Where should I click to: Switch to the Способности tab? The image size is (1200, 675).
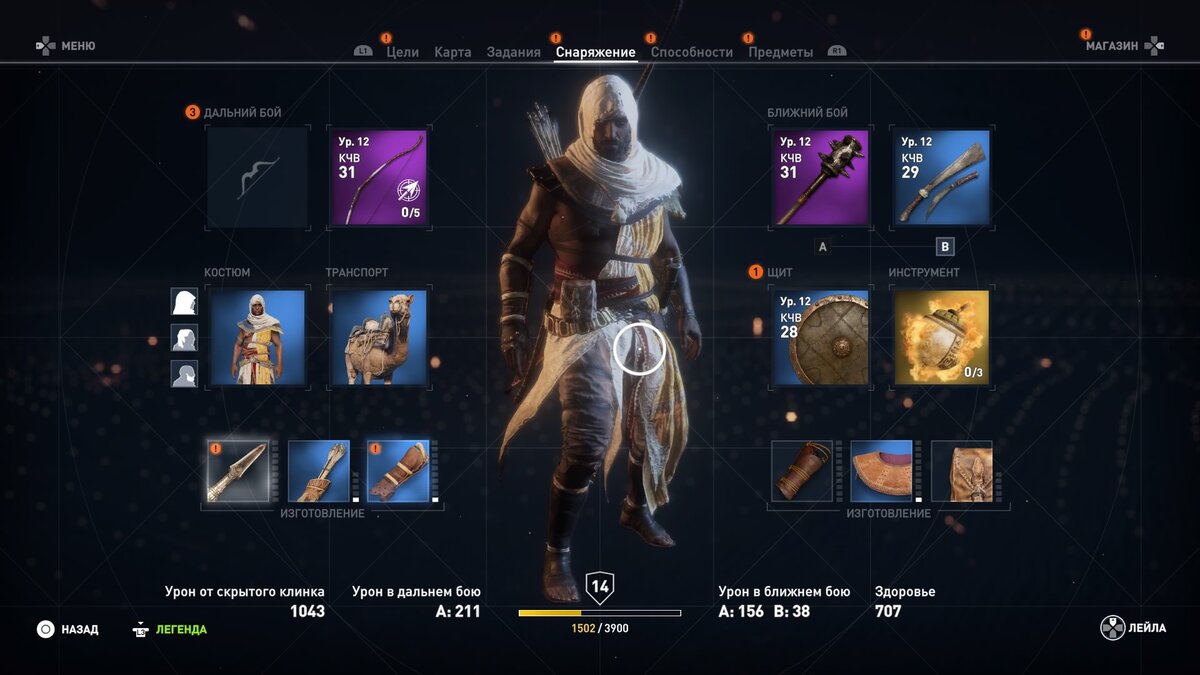692,52
